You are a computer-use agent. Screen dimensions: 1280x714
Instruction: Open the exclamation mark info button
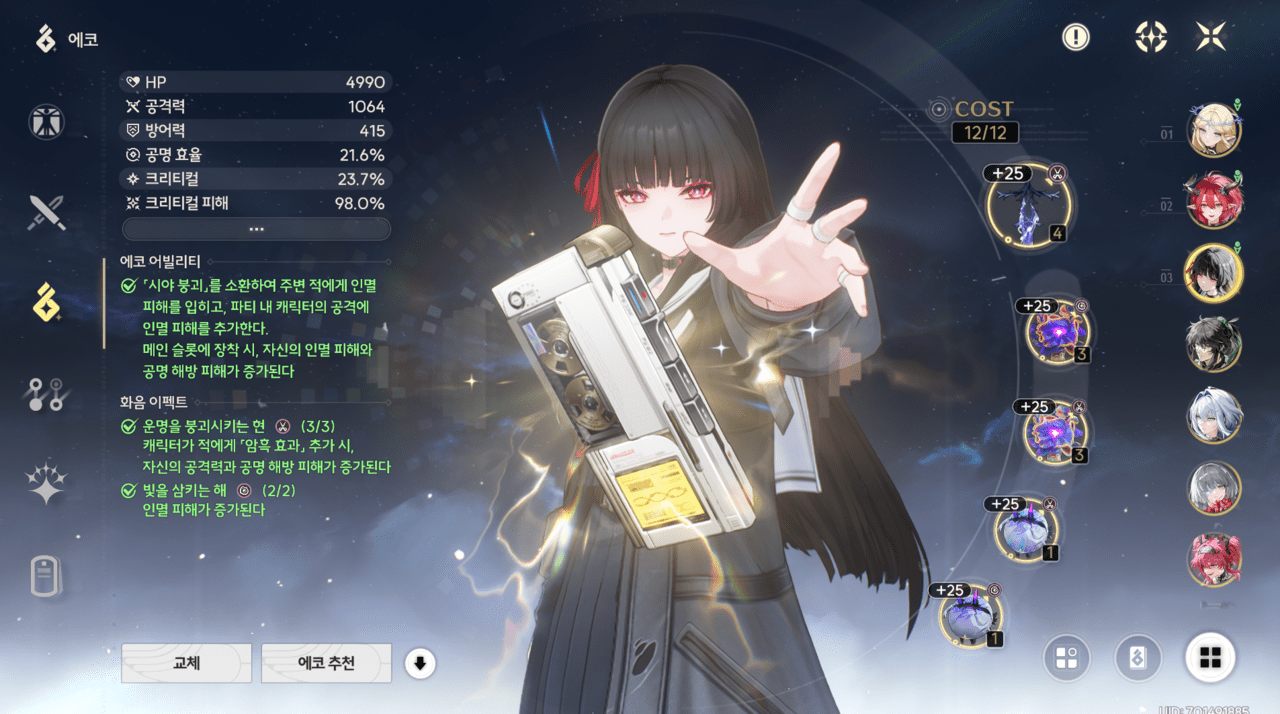[x=1076, y=37]
